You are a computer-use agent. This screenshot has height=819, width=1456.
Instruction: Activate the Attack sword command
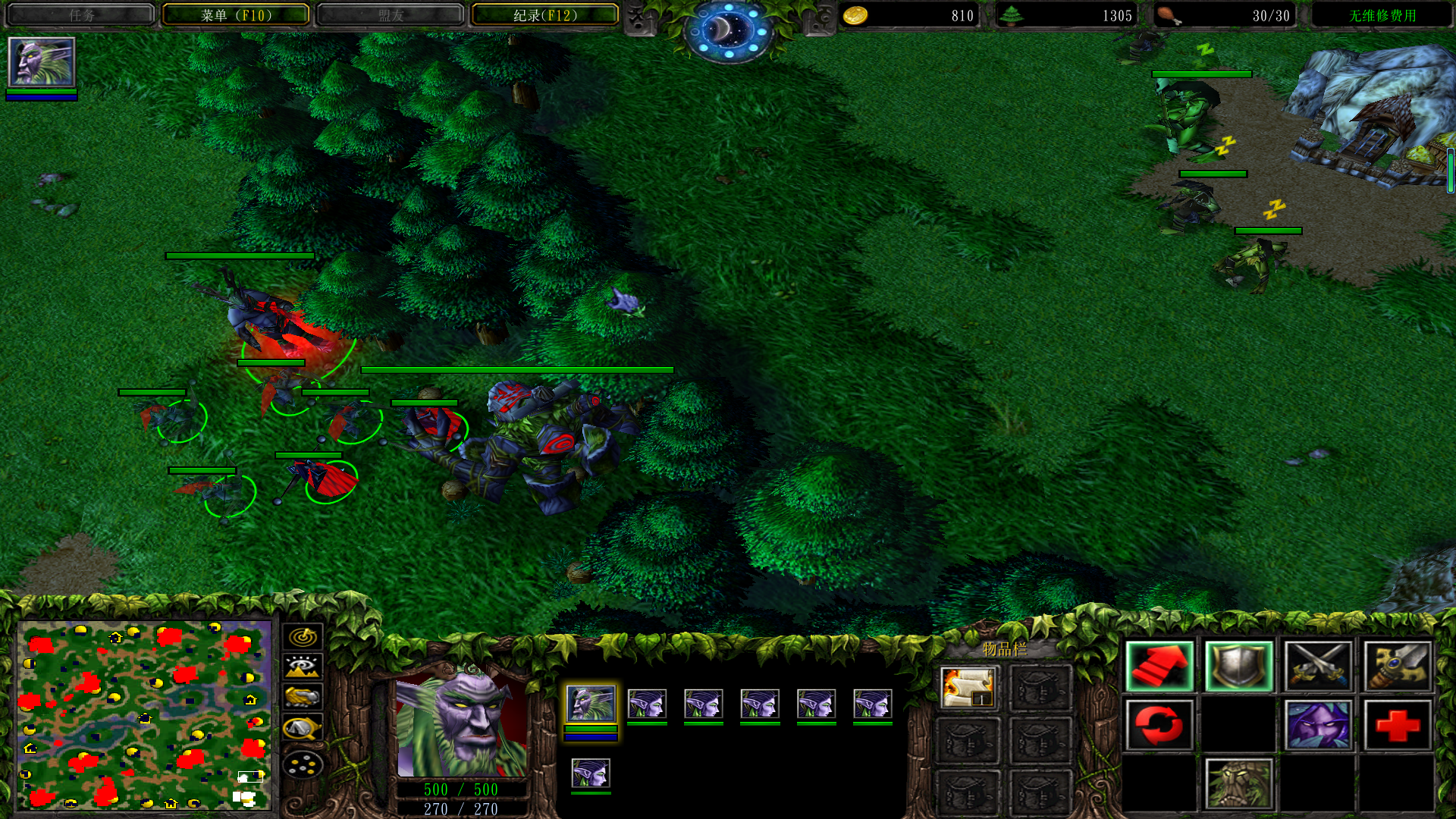point(1398,667)
